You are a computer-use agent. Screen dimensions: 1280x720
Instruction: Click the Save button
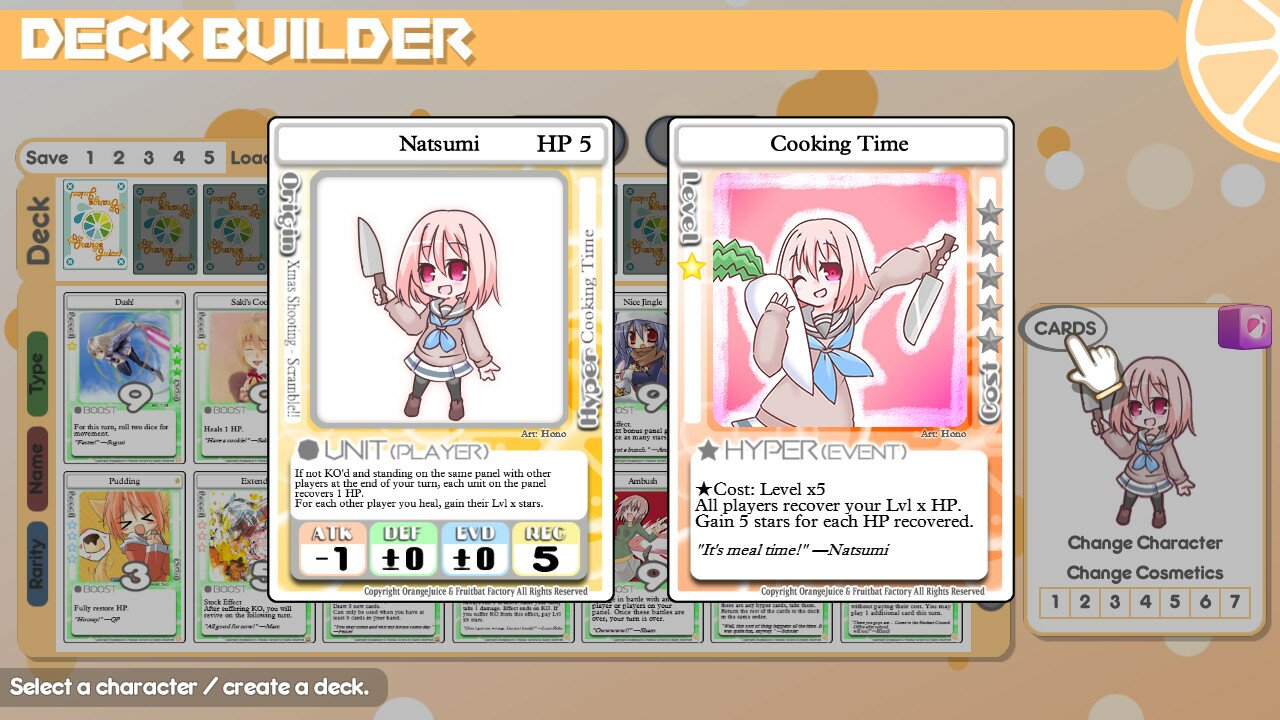coord(48,158)
